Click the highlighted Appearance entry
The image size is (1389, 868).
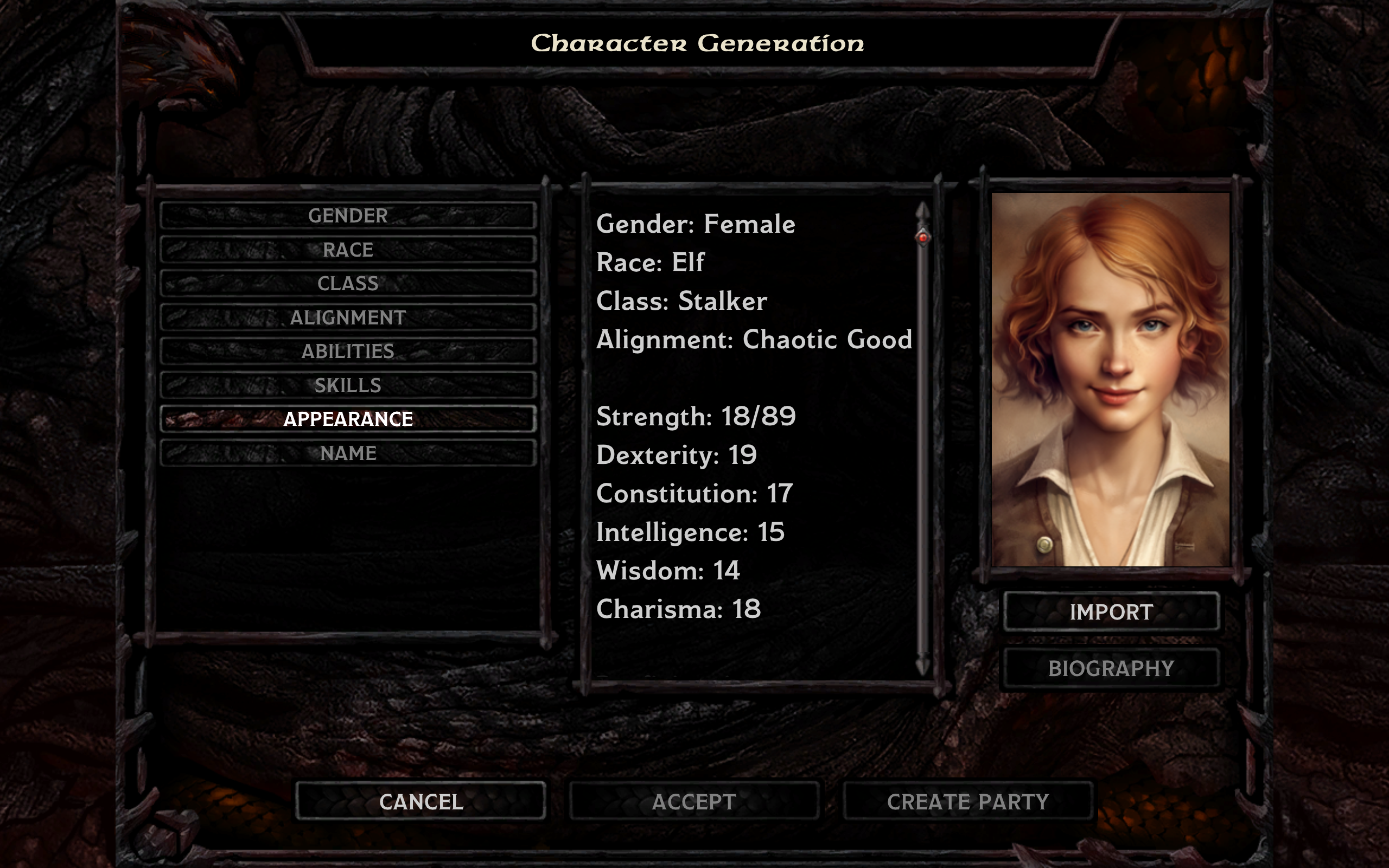point(348,419)
